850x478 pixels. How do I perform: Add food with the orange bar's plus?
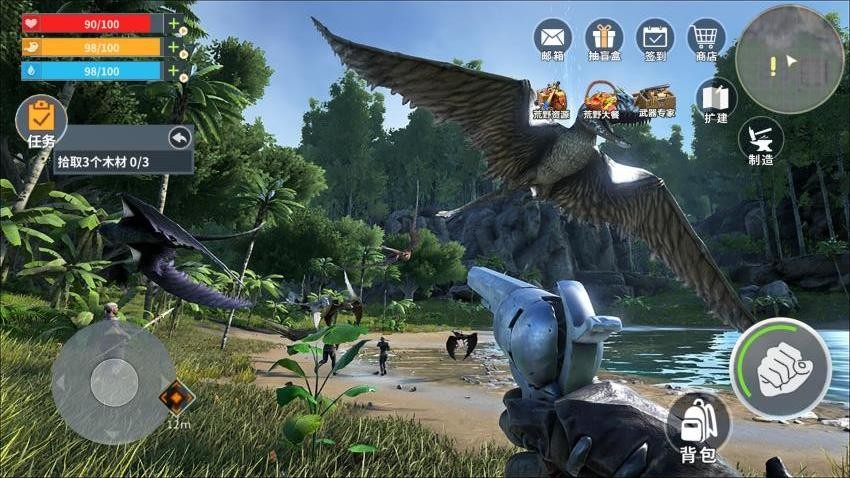click(x=175, y=46)
